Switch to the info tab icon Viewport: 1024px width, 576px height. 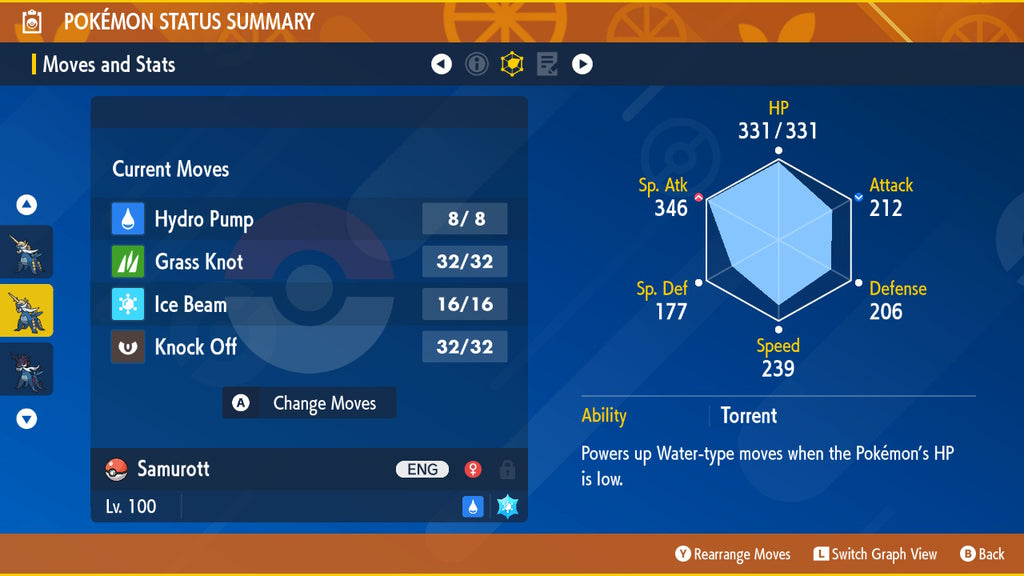tap(477, 65)
